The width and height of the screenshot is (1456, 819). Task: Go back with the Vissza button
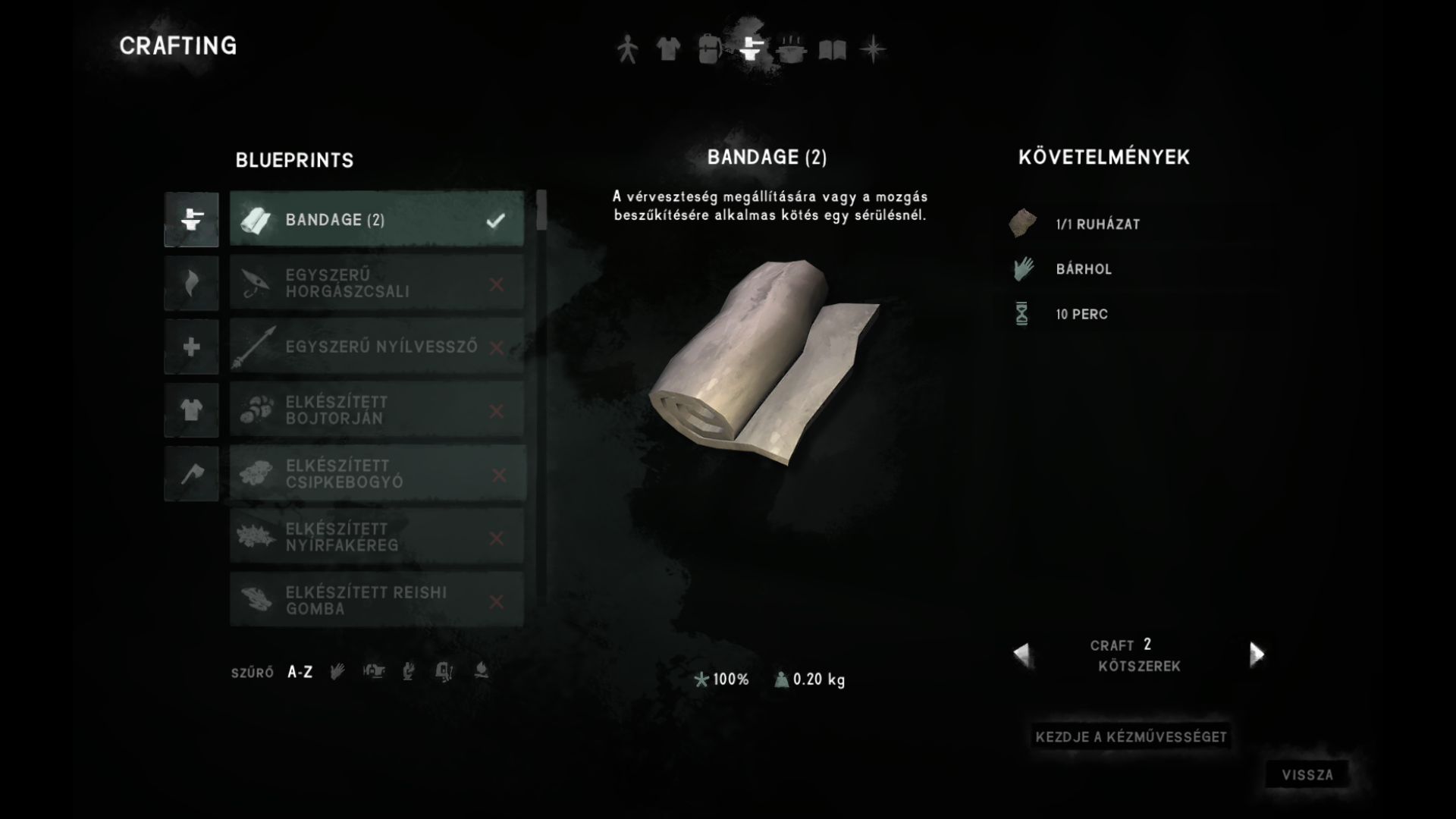tap(1307, 775)
